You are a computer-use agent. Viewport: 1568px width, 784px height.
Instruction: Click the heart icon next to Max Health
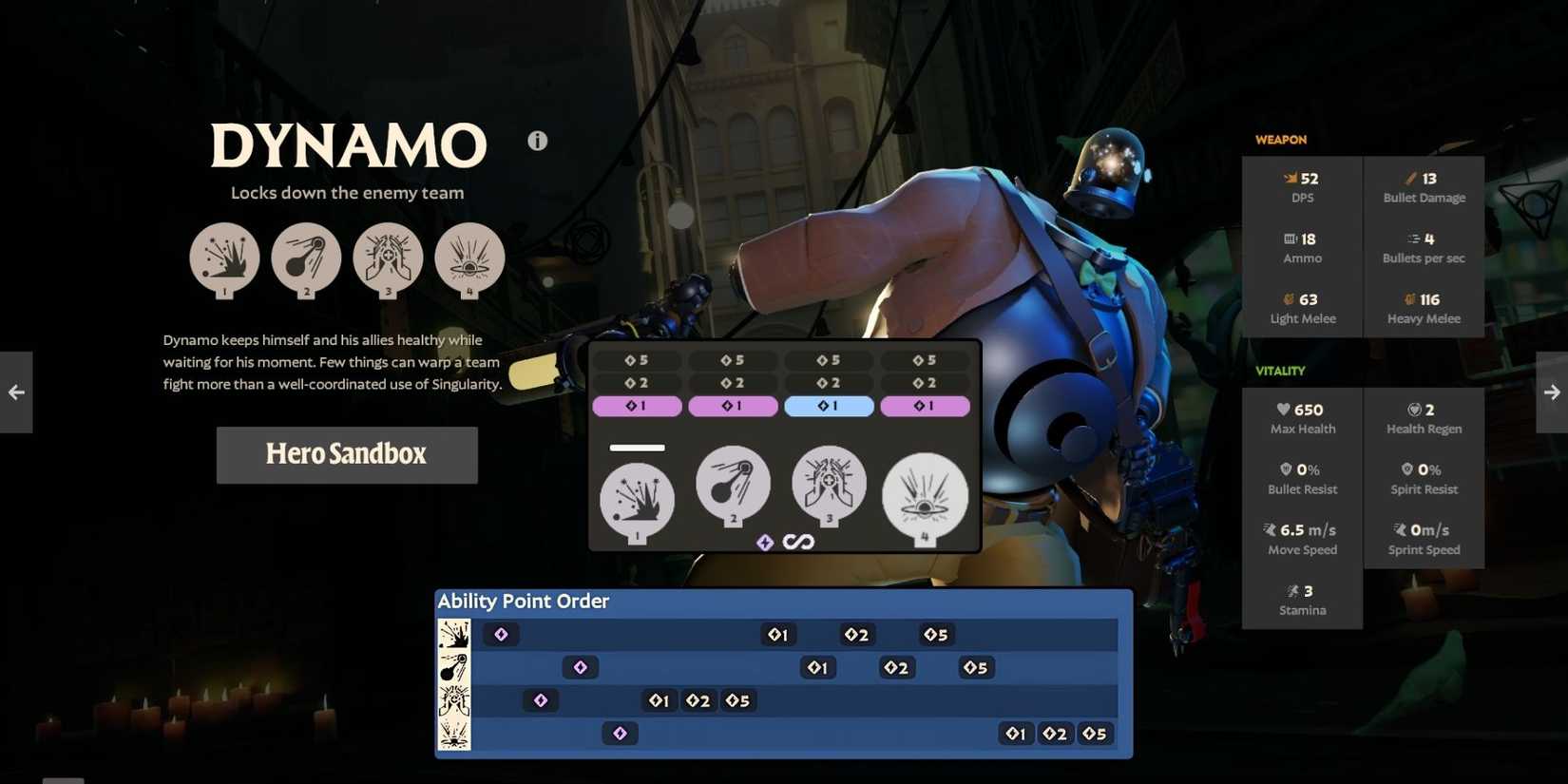click(x=1285, y=409)
